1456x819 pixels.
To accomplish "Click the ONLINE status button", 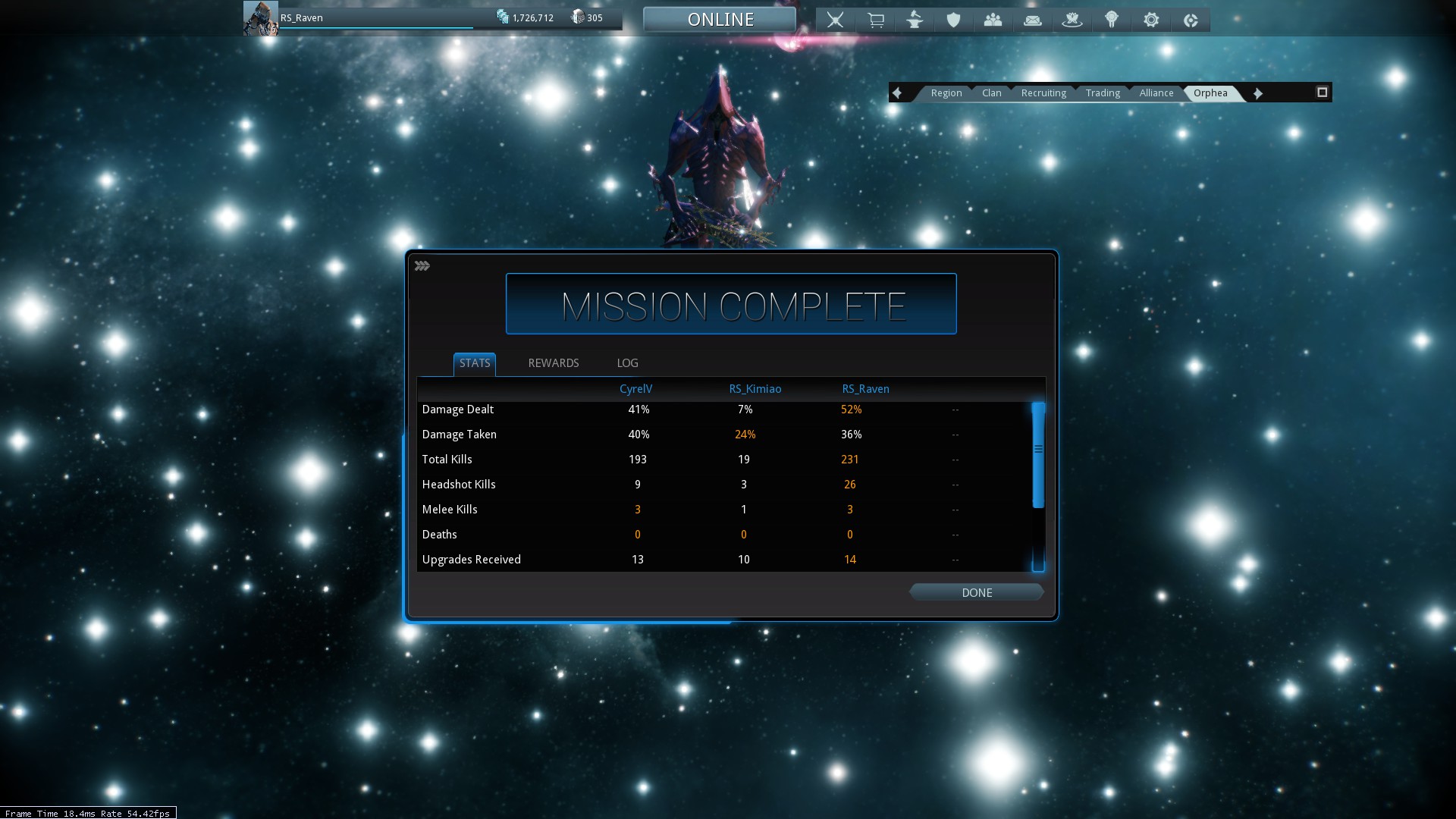I will [720, 20].
